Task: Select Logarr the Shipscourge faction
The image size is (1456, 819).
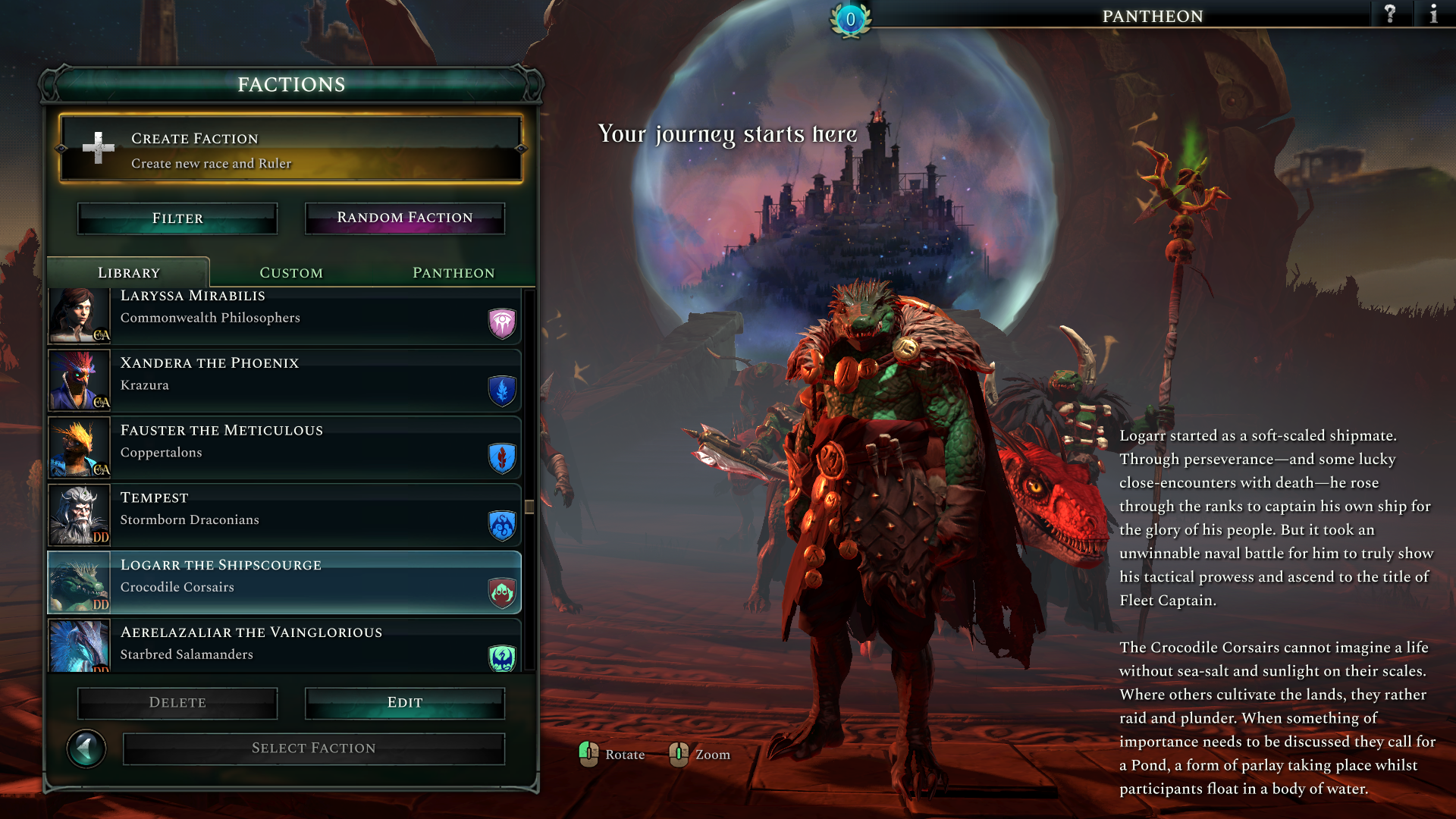Action: click(284, 582)
